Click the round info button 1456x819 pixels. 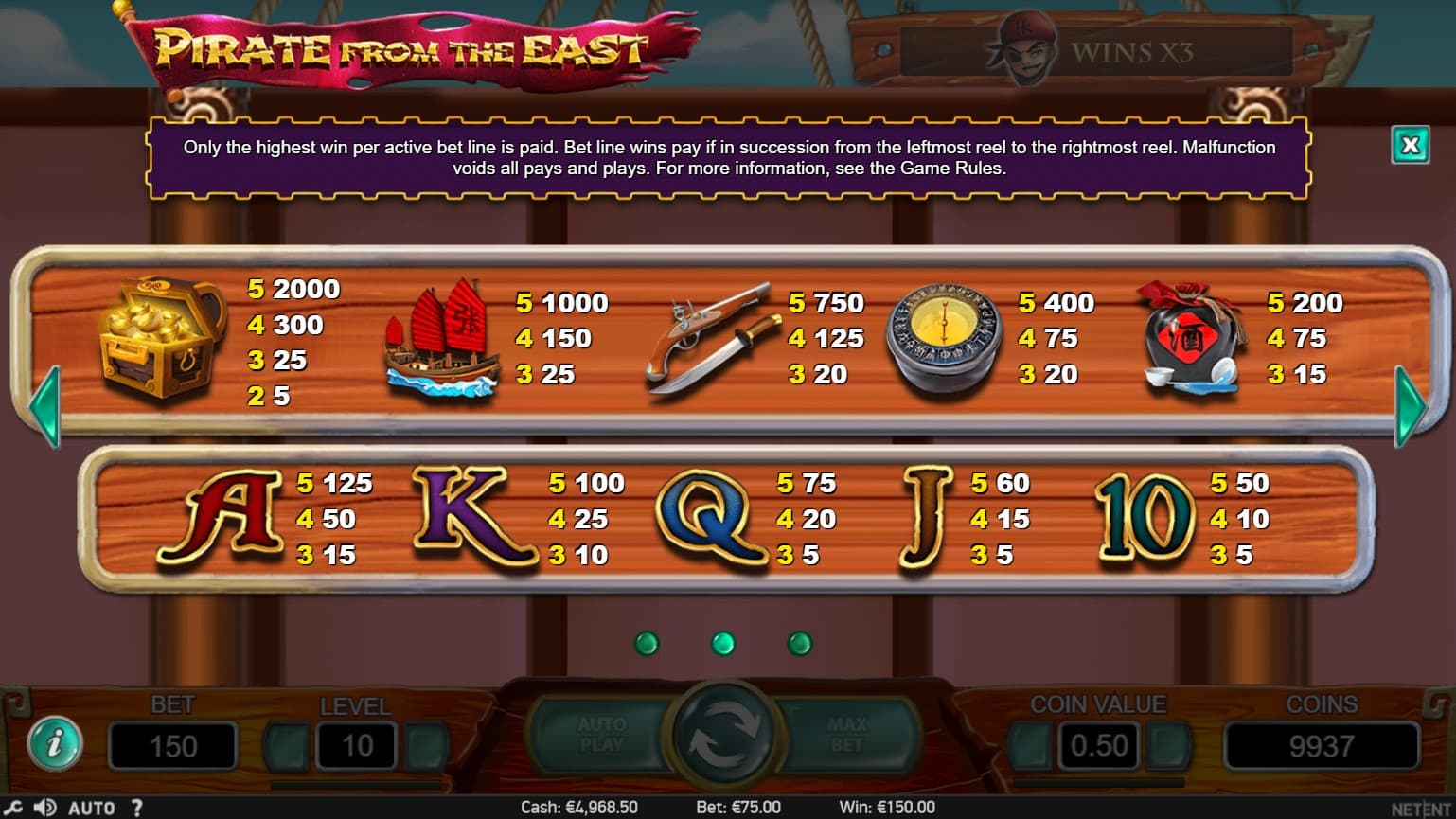(x=54, y=743)
